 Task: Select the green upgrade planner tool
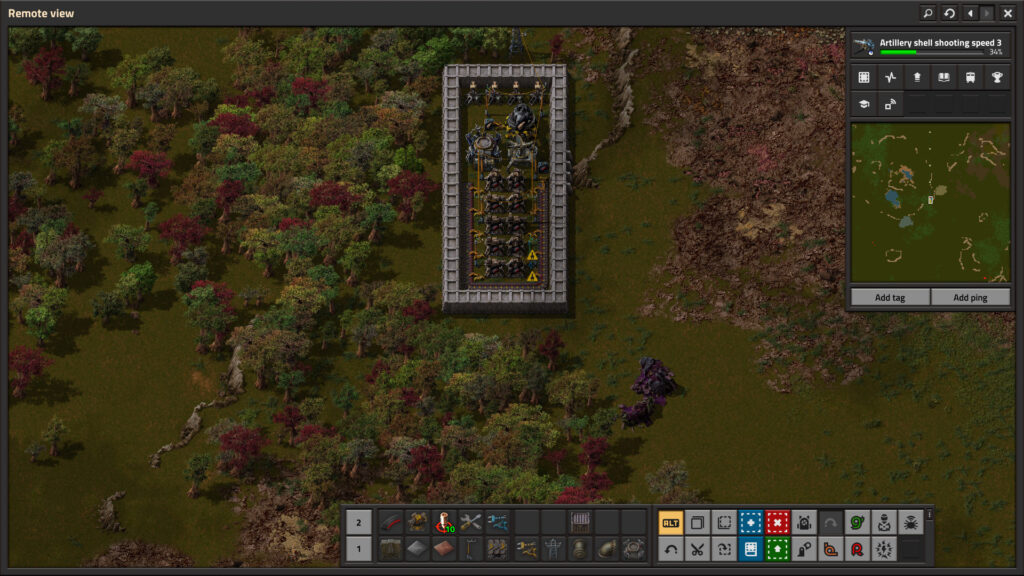pos(777,548)
